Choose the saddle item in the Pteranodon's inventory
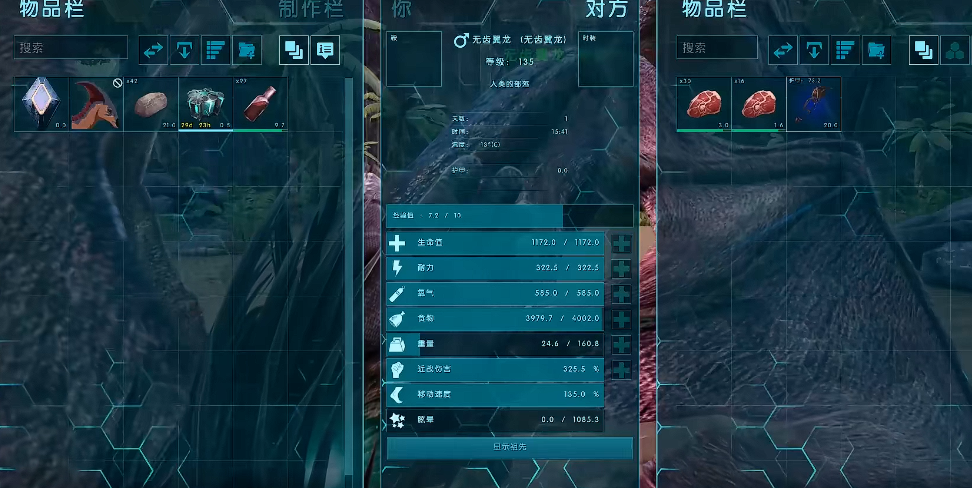The image size is (972, 488). coord(813,104)
